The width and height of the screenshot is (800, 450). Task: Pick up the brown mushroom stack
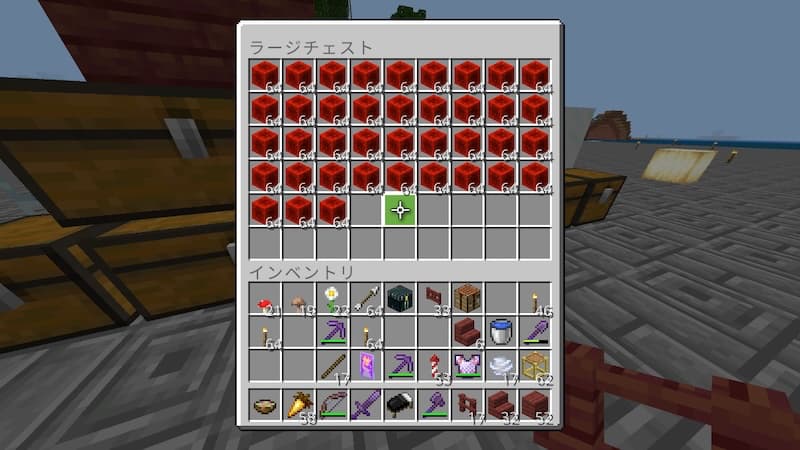point(299,298)
